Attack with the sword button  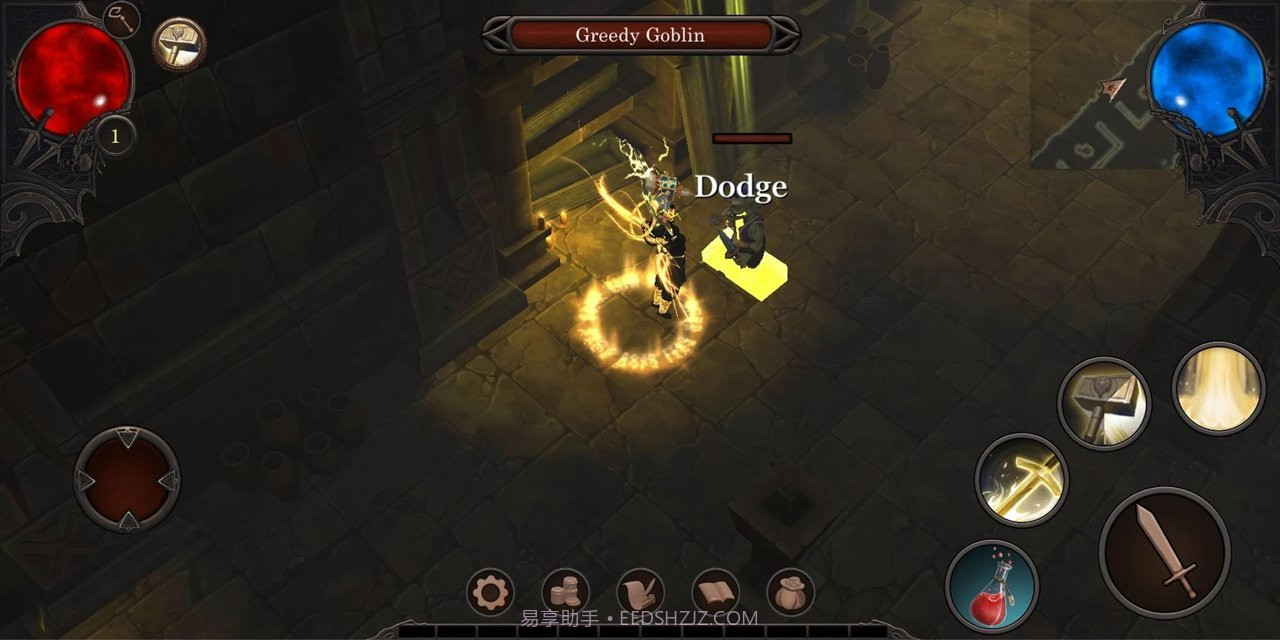(1164, 553)
